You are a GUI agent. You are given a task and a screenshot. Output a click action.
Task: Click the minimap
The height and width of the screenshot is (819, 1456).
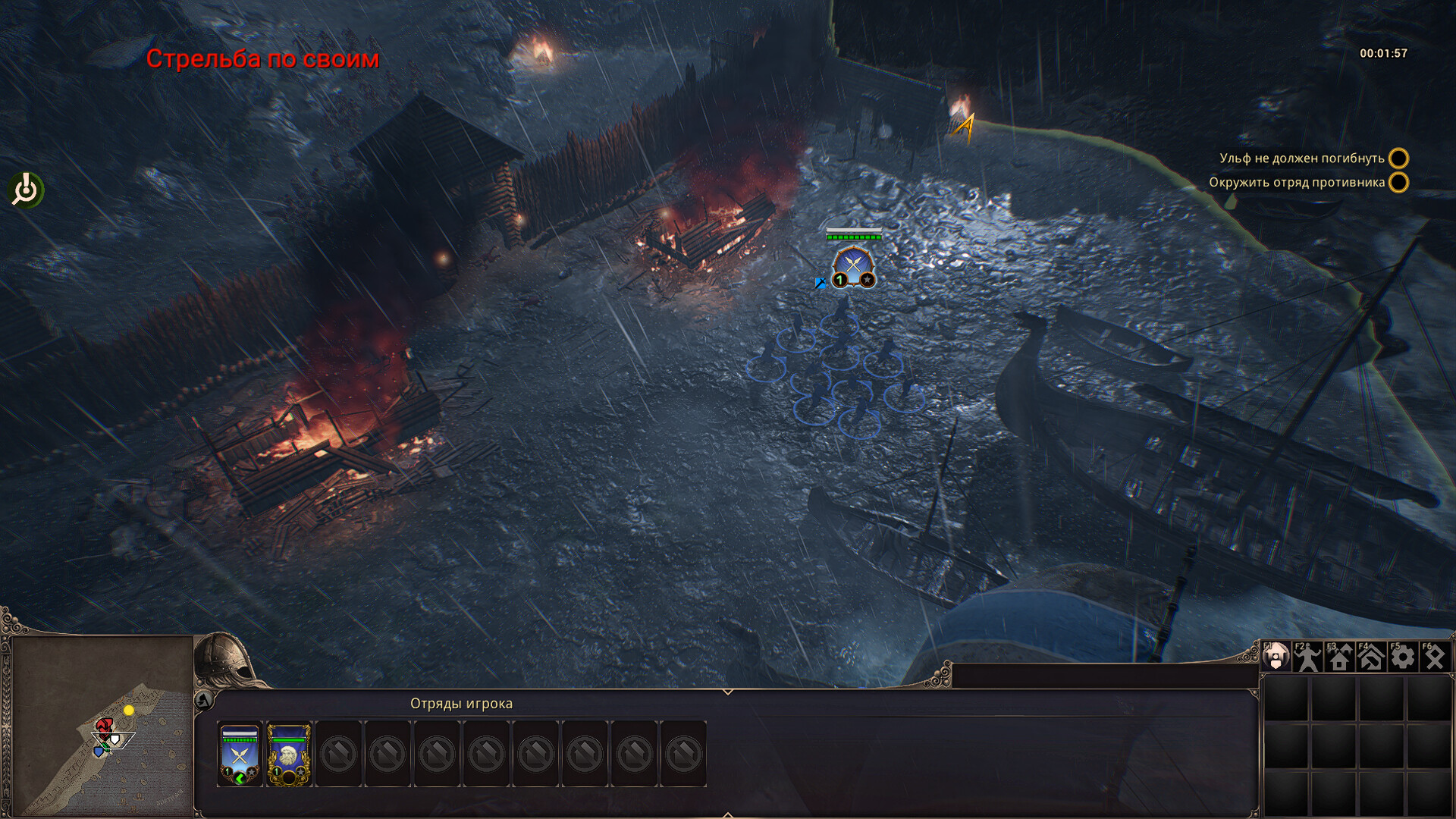[x=102, y=726]
